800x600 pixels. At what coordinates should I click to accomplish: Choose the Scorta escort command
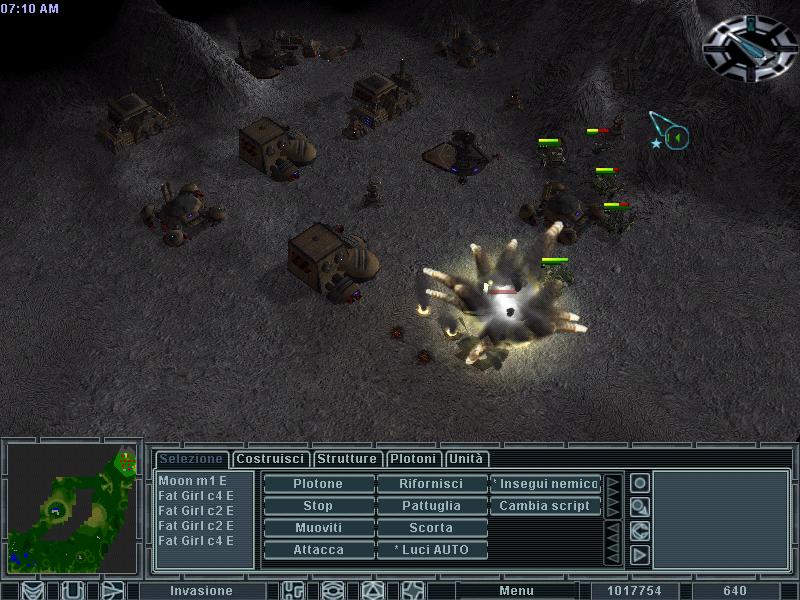pyautogui.click(x=431, y=528)
